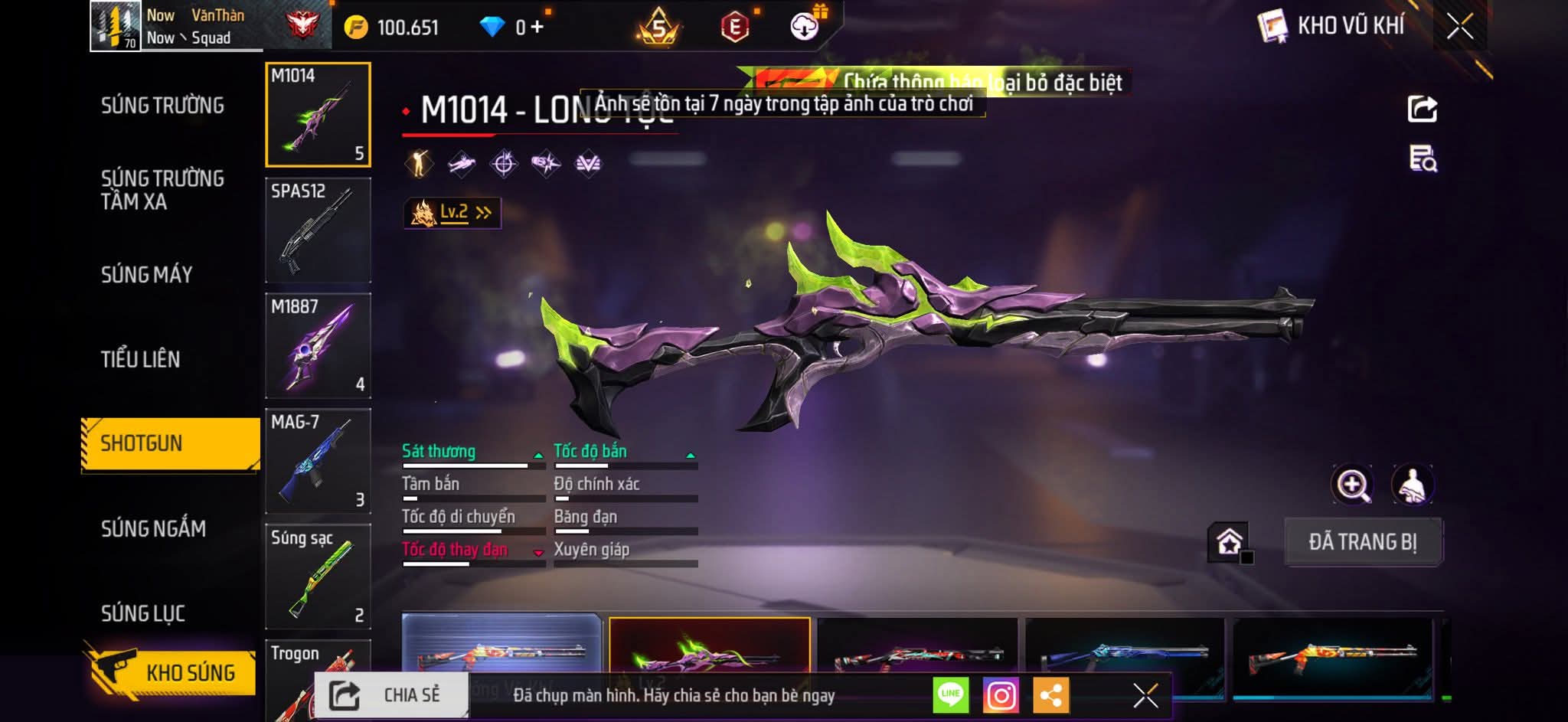Screen dimensions: 1568x722
Task: Choose the MAG-7 weapon tile
Action: [318, 462]
